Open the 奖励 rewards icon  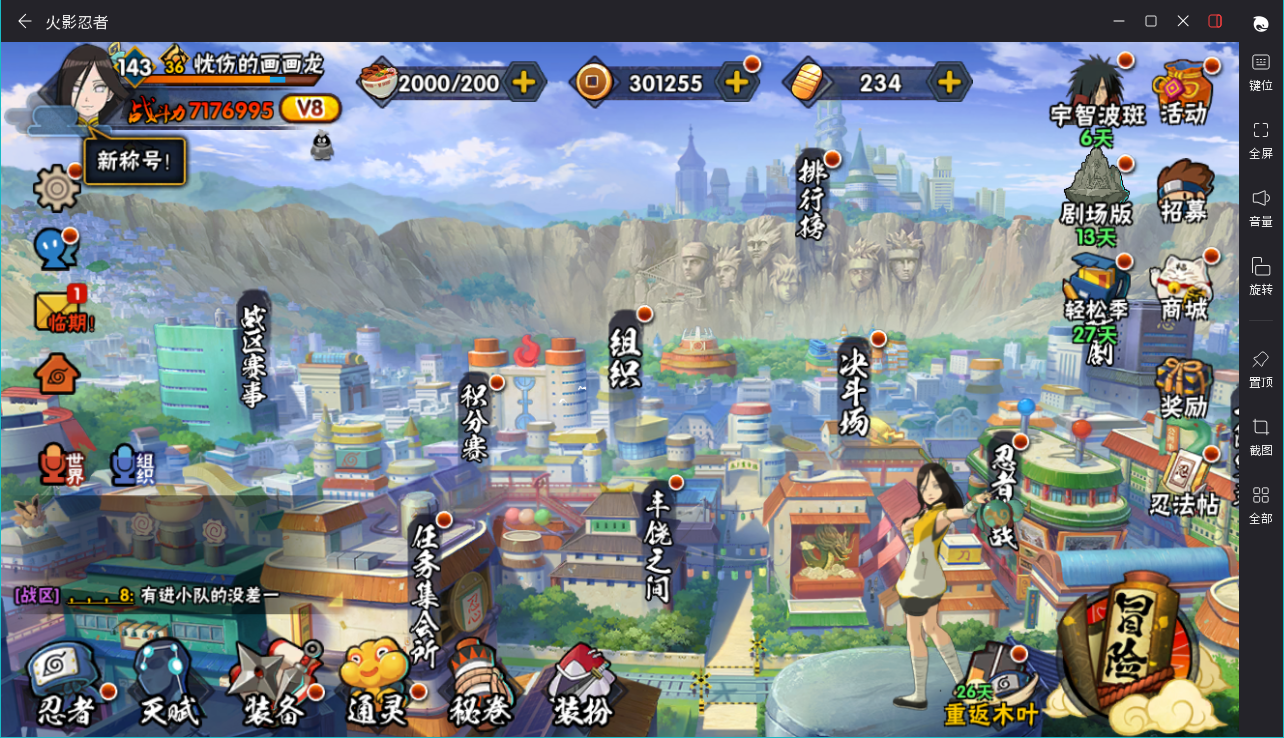pos(1184,386)
